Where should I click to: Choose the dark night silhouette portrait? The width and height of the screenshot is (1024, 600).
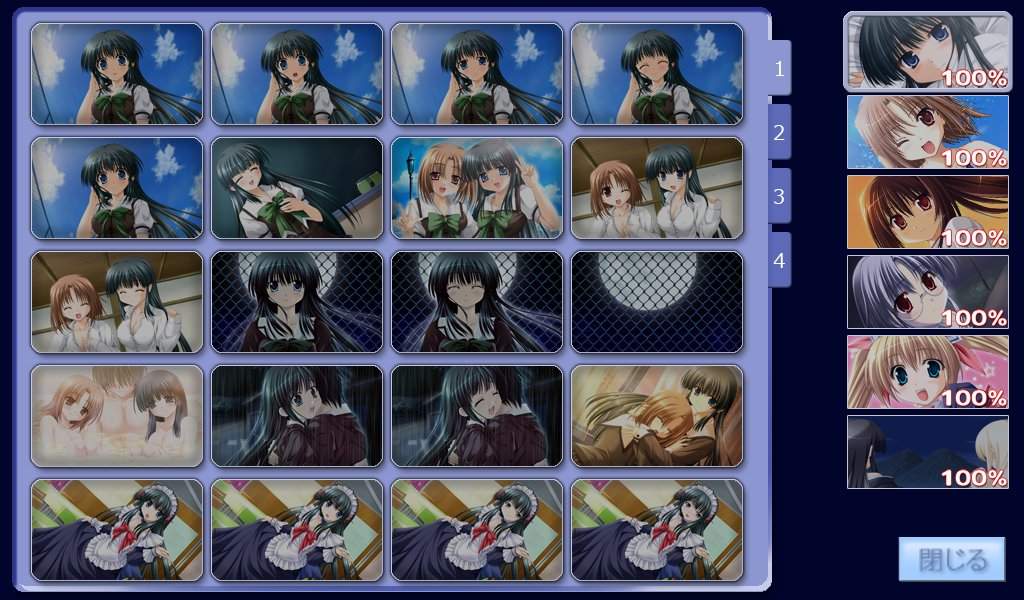point(927,452)
